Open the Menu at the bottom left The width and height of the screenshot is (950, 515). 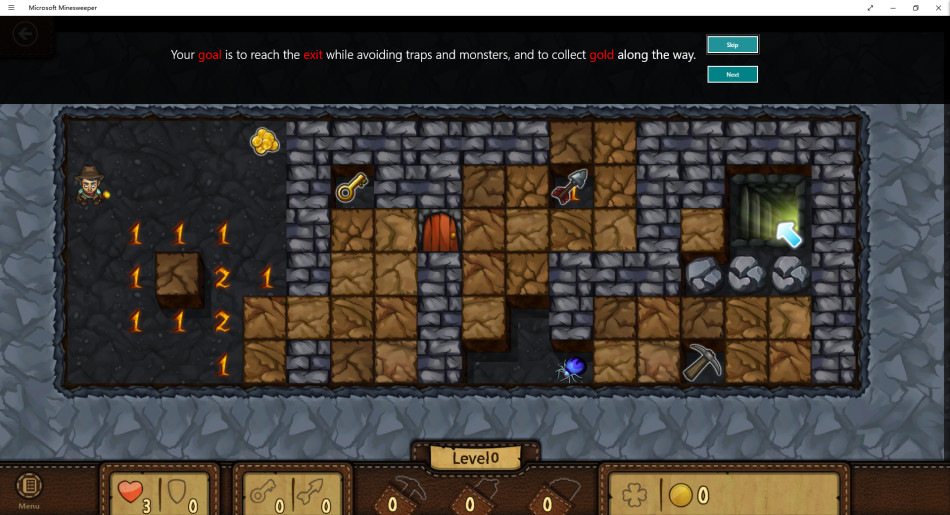[29, 490]
